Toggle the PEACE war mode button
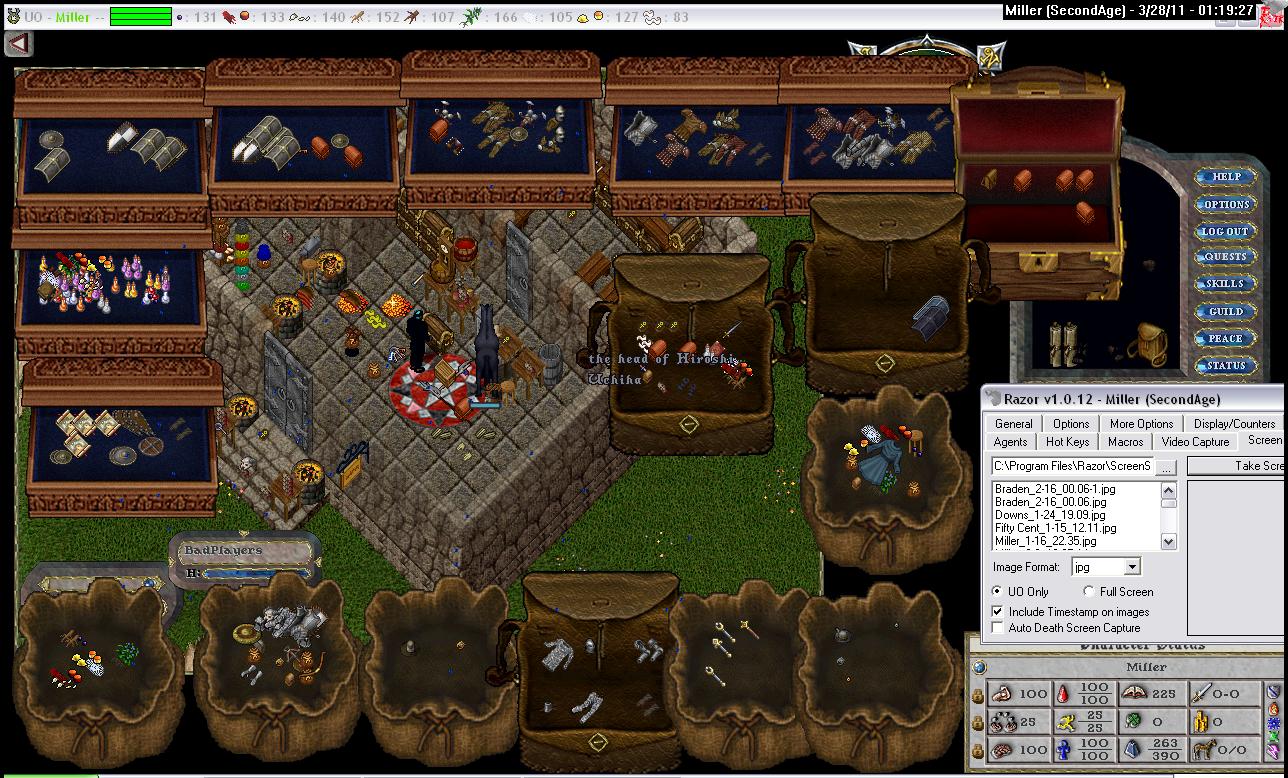The image size is (1288, 778). coord(1225,339)
